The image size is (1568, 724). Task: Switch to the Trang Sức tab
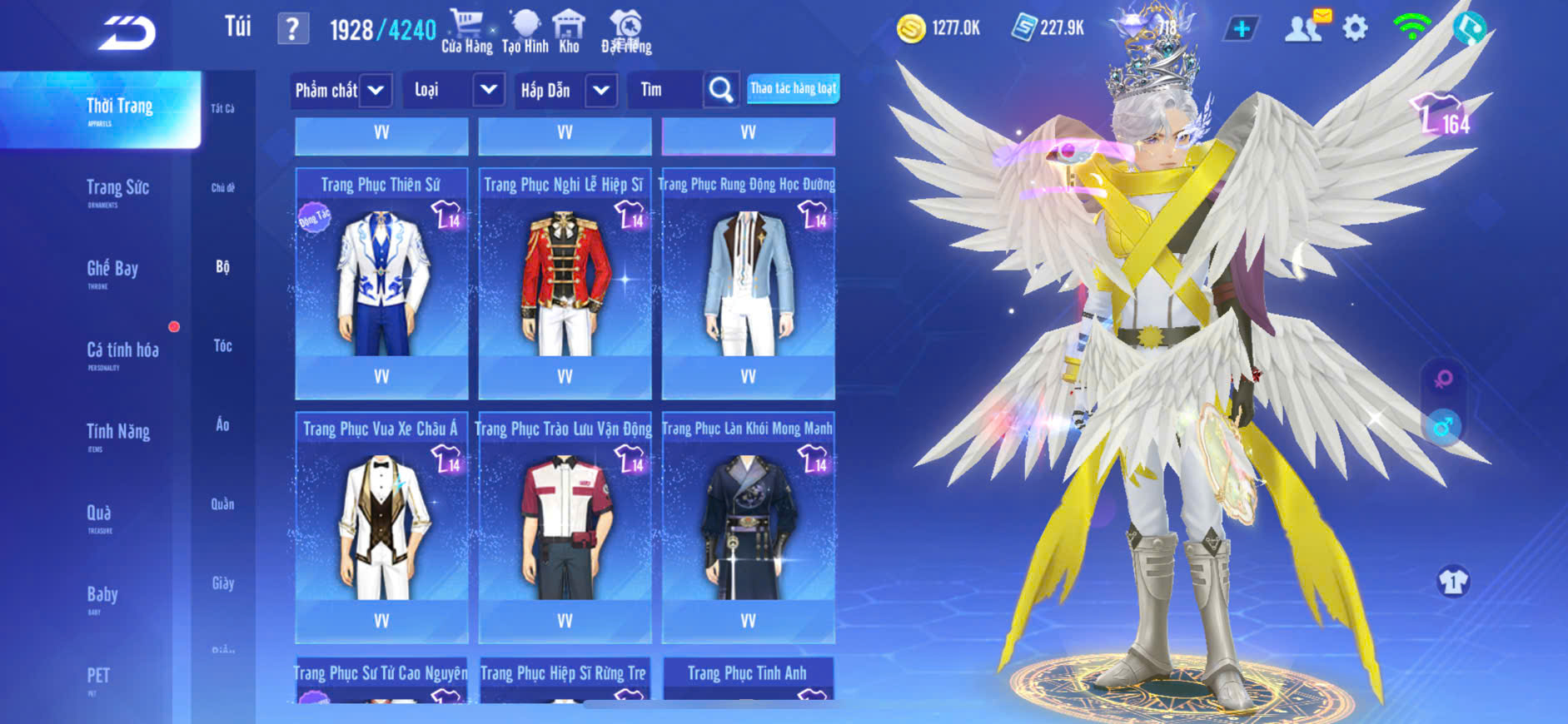117,189
